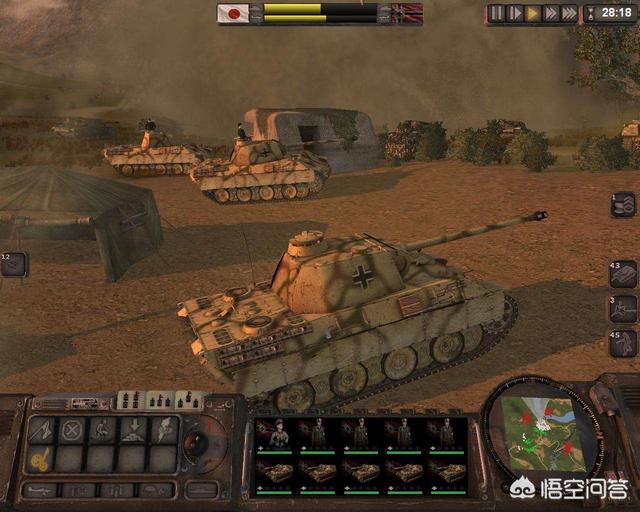Activate the down-arrow command button
Image resolution: width=640 pixels, height=512 pixels.
click(x=134, y=430)
